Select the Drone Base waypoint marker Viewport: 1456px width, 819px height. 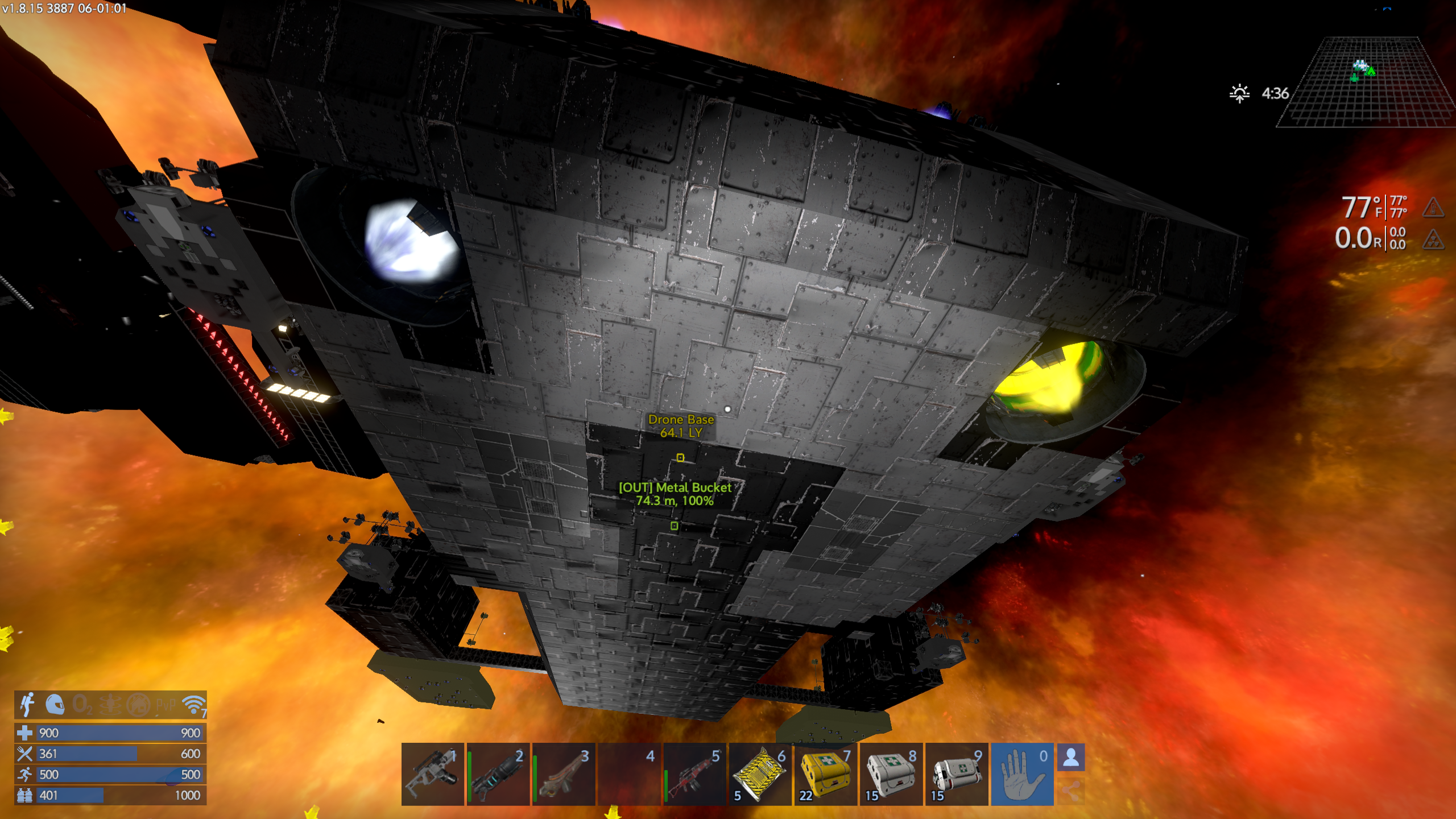pos(680,457)
